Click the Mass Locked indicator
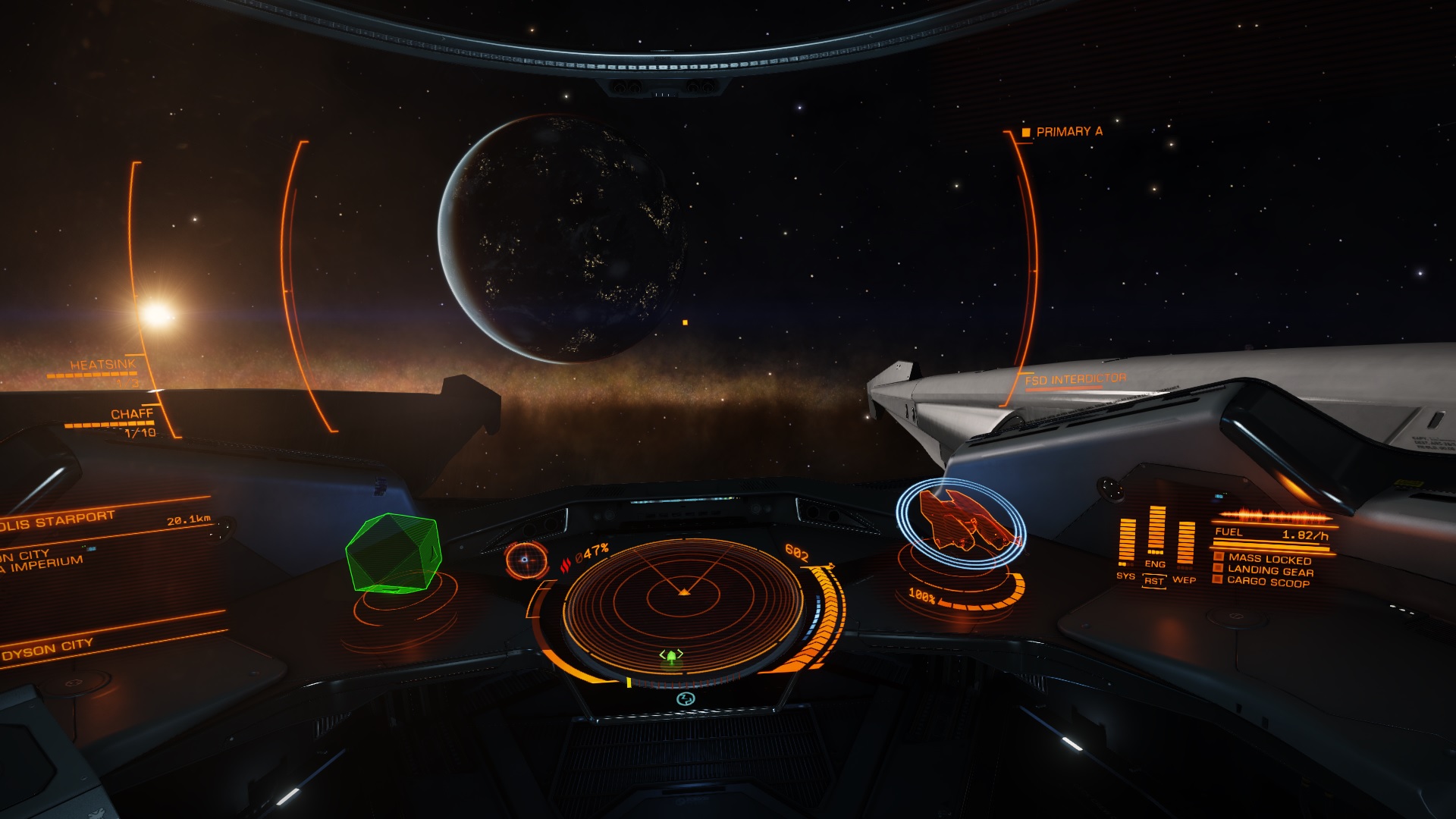Image resolution: width=1456 pixels, height=819 pixels. point(1269,559)
